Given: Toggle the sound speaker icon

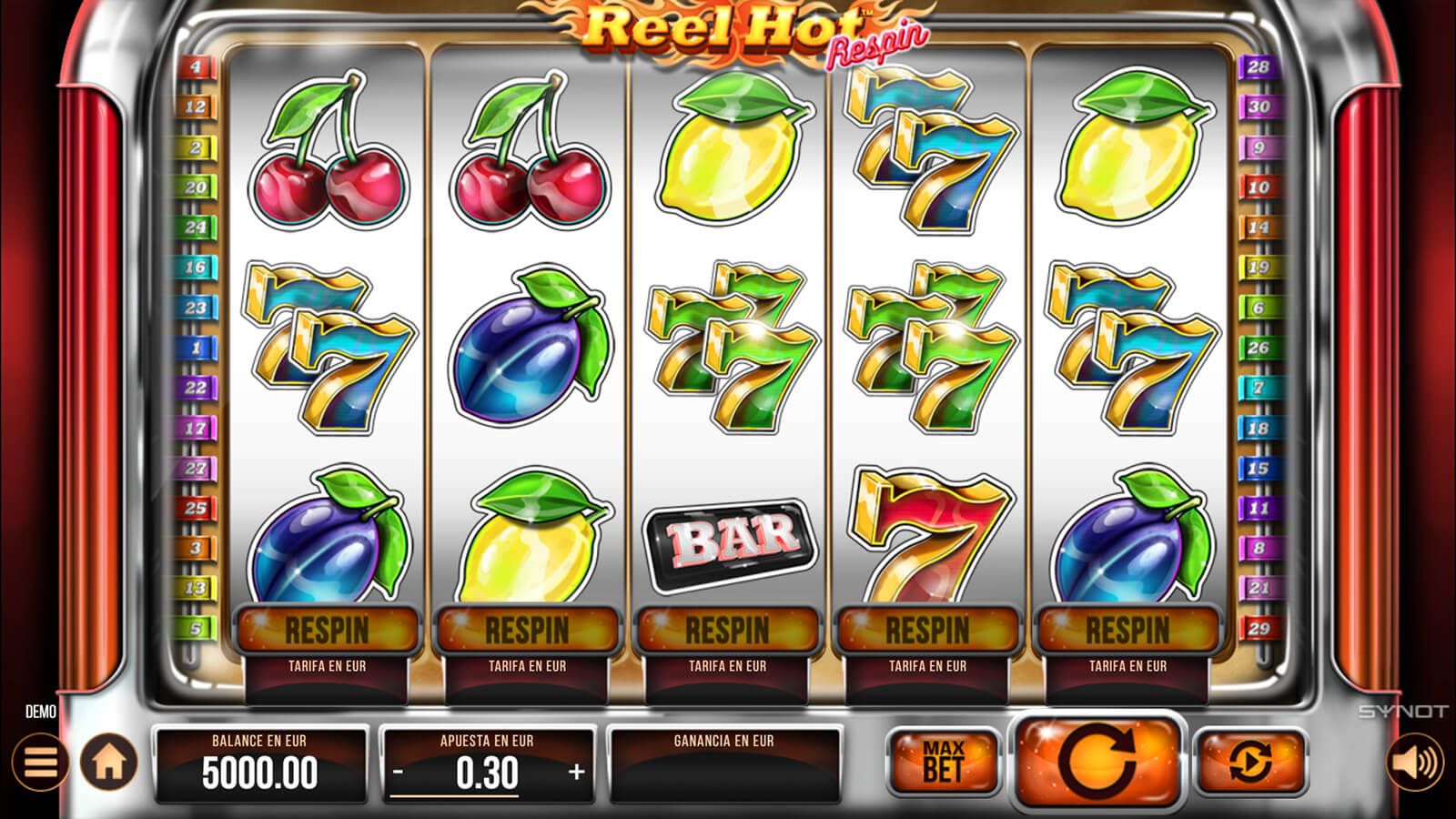Looking at the screenshot, I should [x=1415, y=762].
